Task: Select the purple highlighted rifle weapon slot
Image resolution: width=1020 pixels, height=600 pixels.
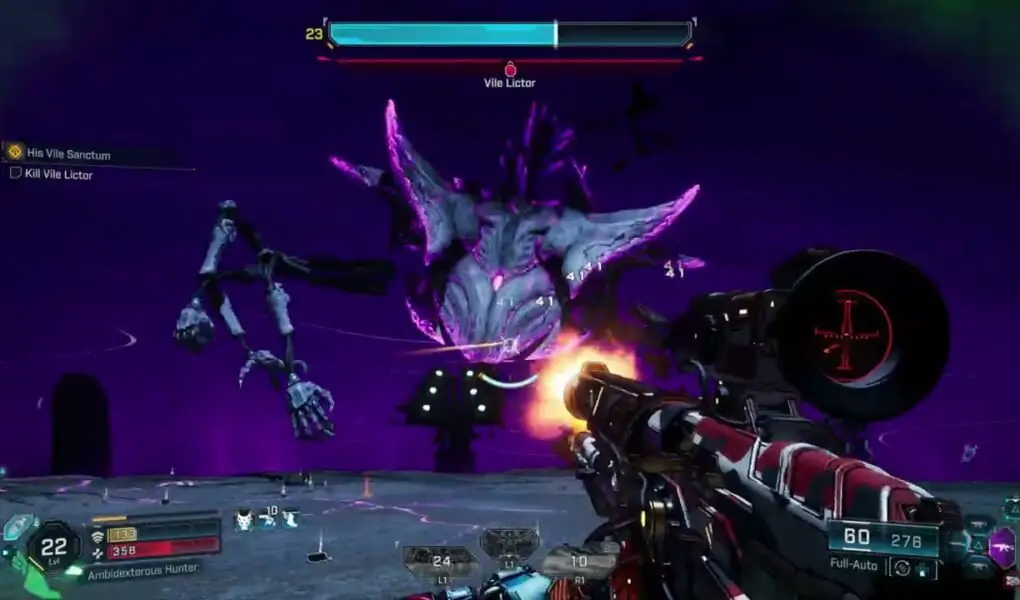Action: click(x=1001, y=547)
